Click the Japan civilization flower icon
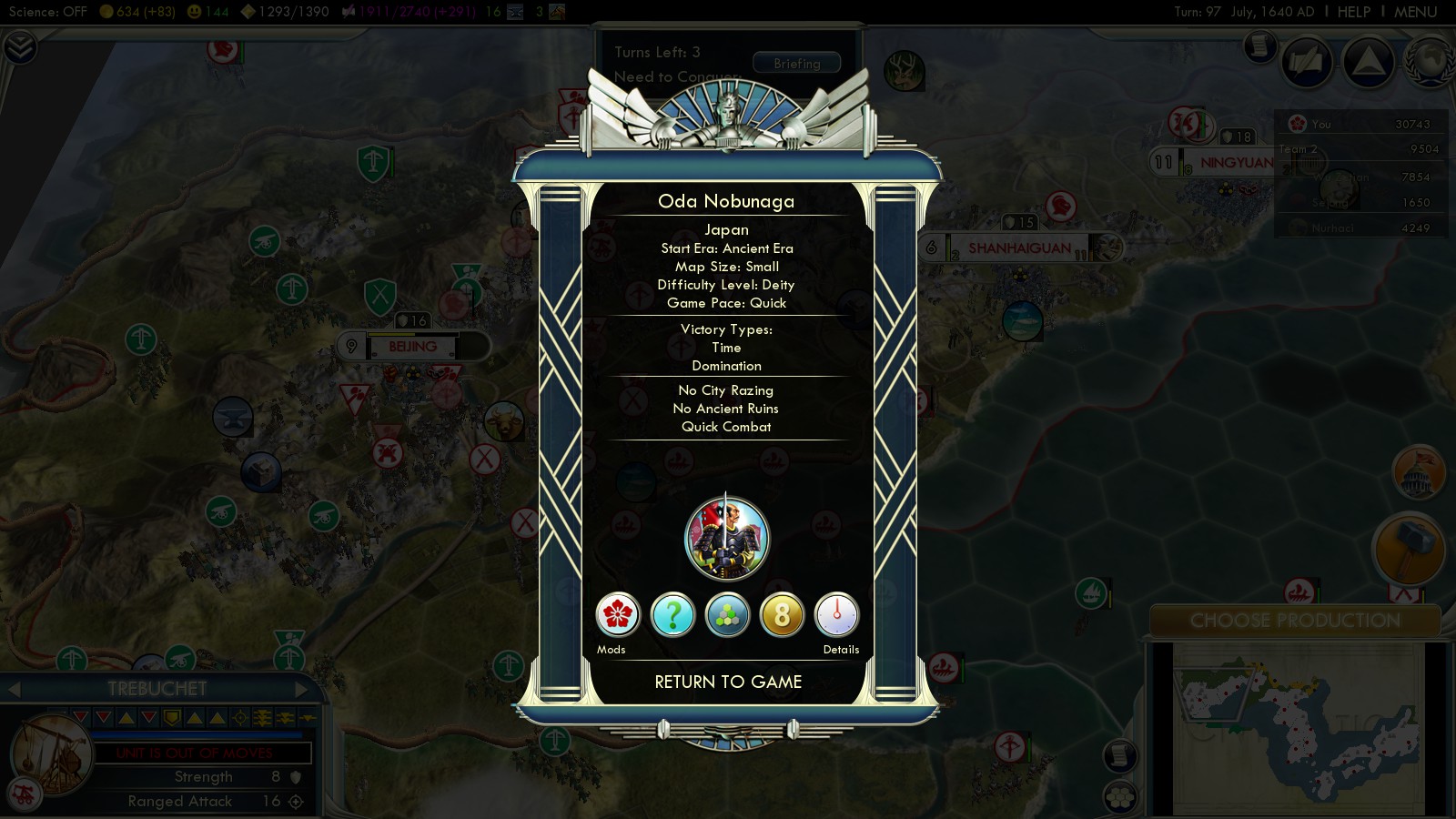Screen dimensions: 1456x819 pyautogui.click(x=618, y=615)
